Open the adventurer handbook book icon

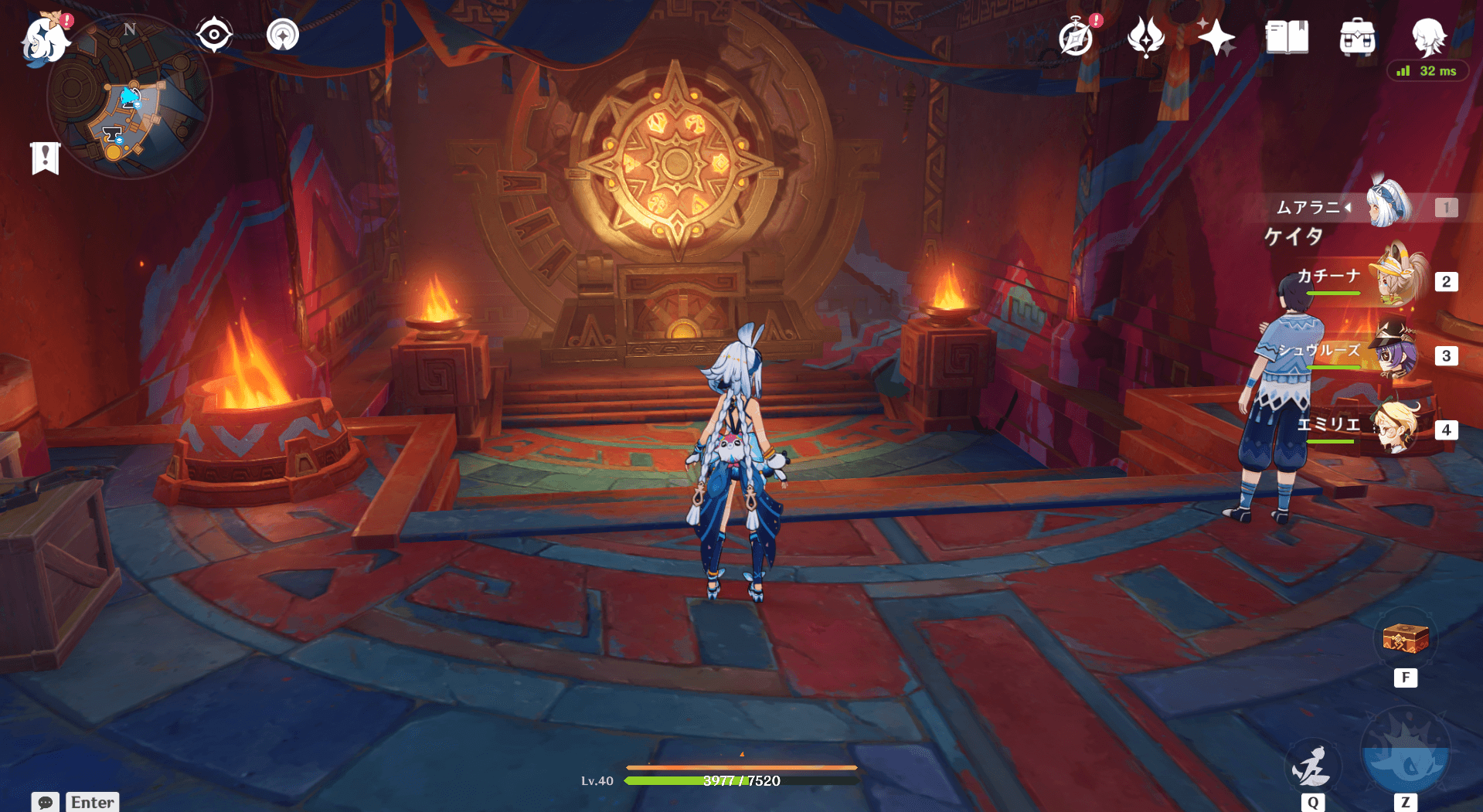[x=1287, y=37]
